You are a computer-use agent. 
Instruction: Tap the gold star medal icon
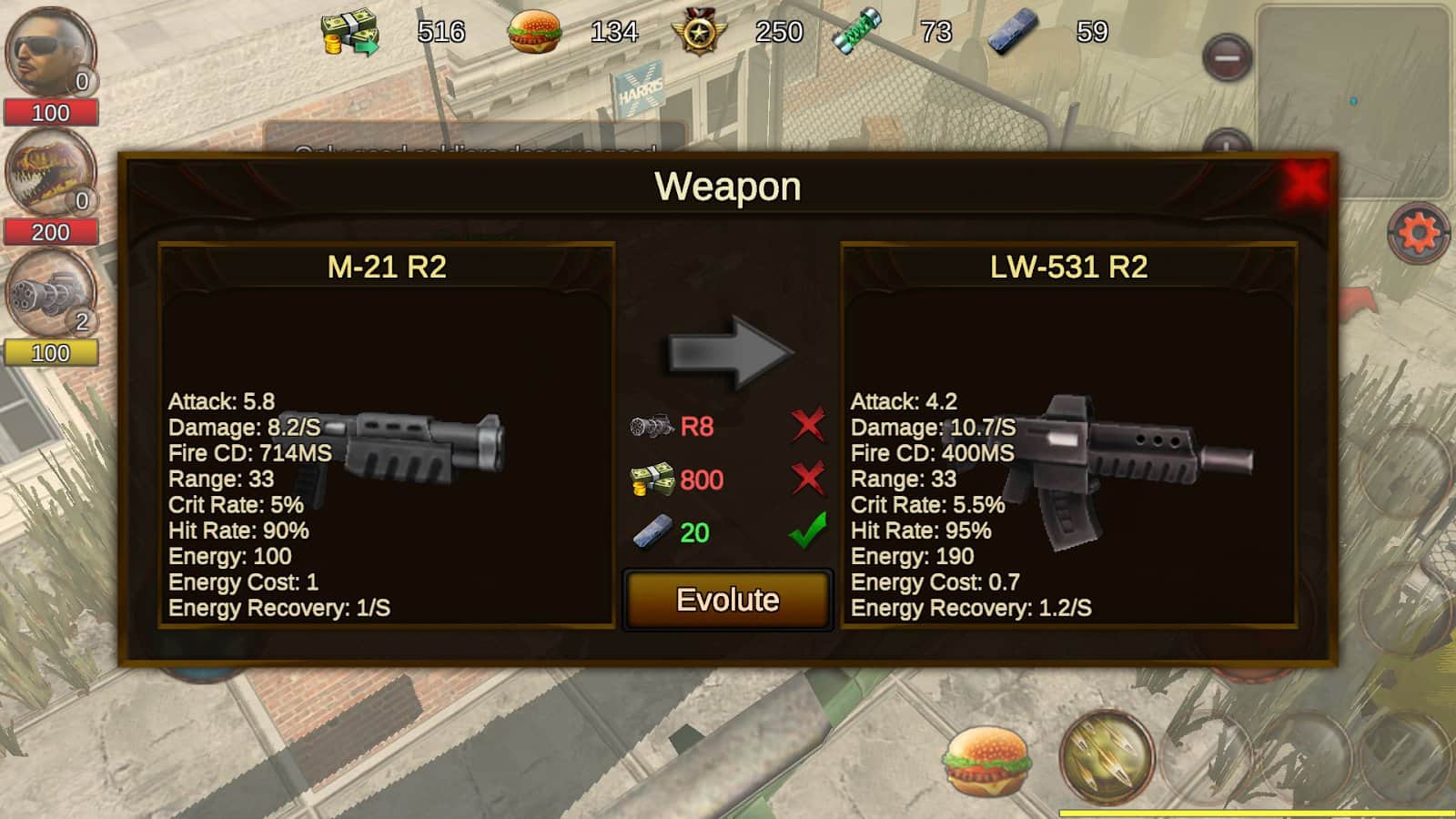pyautogui.click(x=699, y=34)
